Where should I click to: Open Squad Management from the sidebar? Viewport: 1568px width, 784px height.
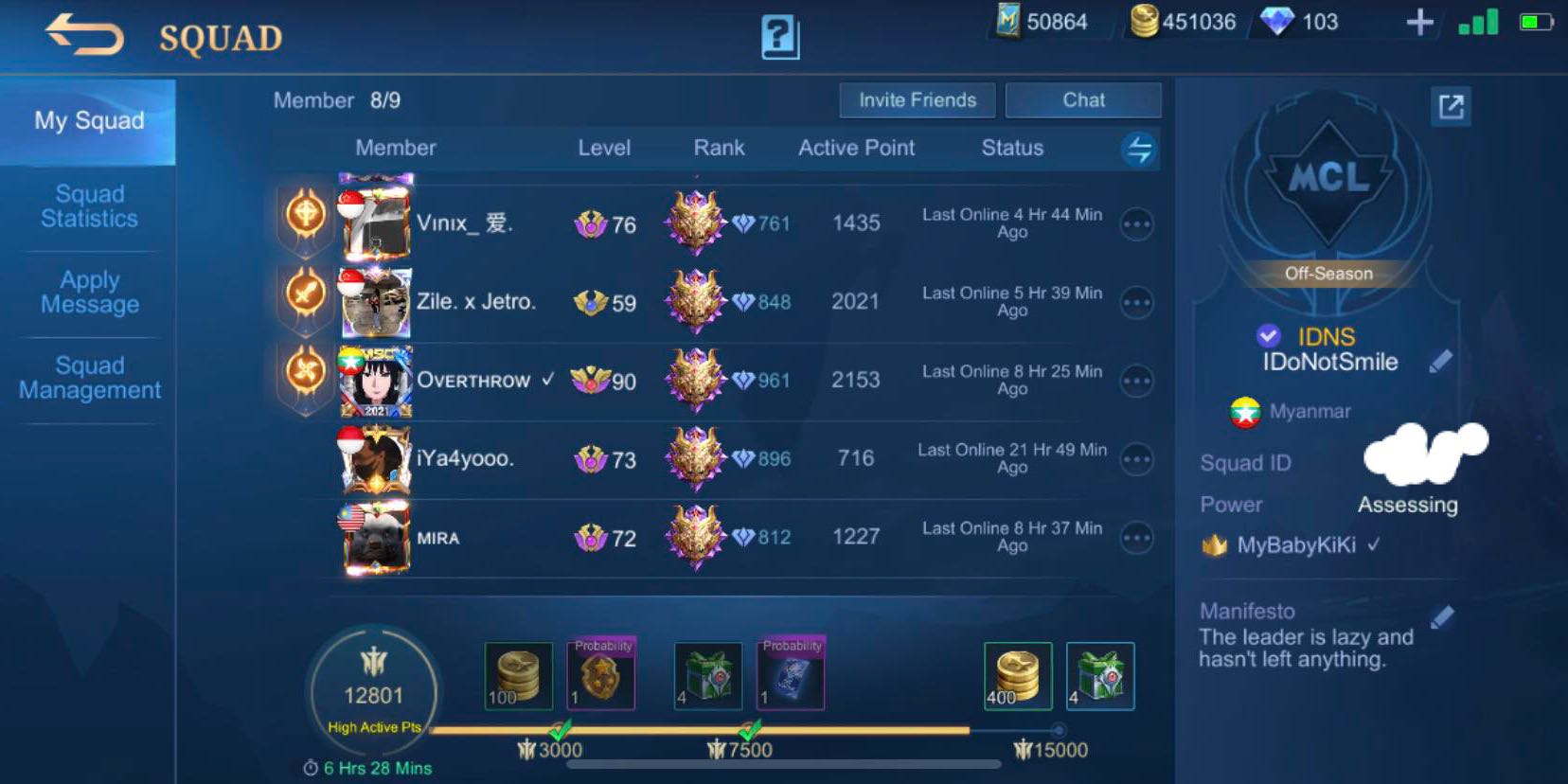point(88,378)
